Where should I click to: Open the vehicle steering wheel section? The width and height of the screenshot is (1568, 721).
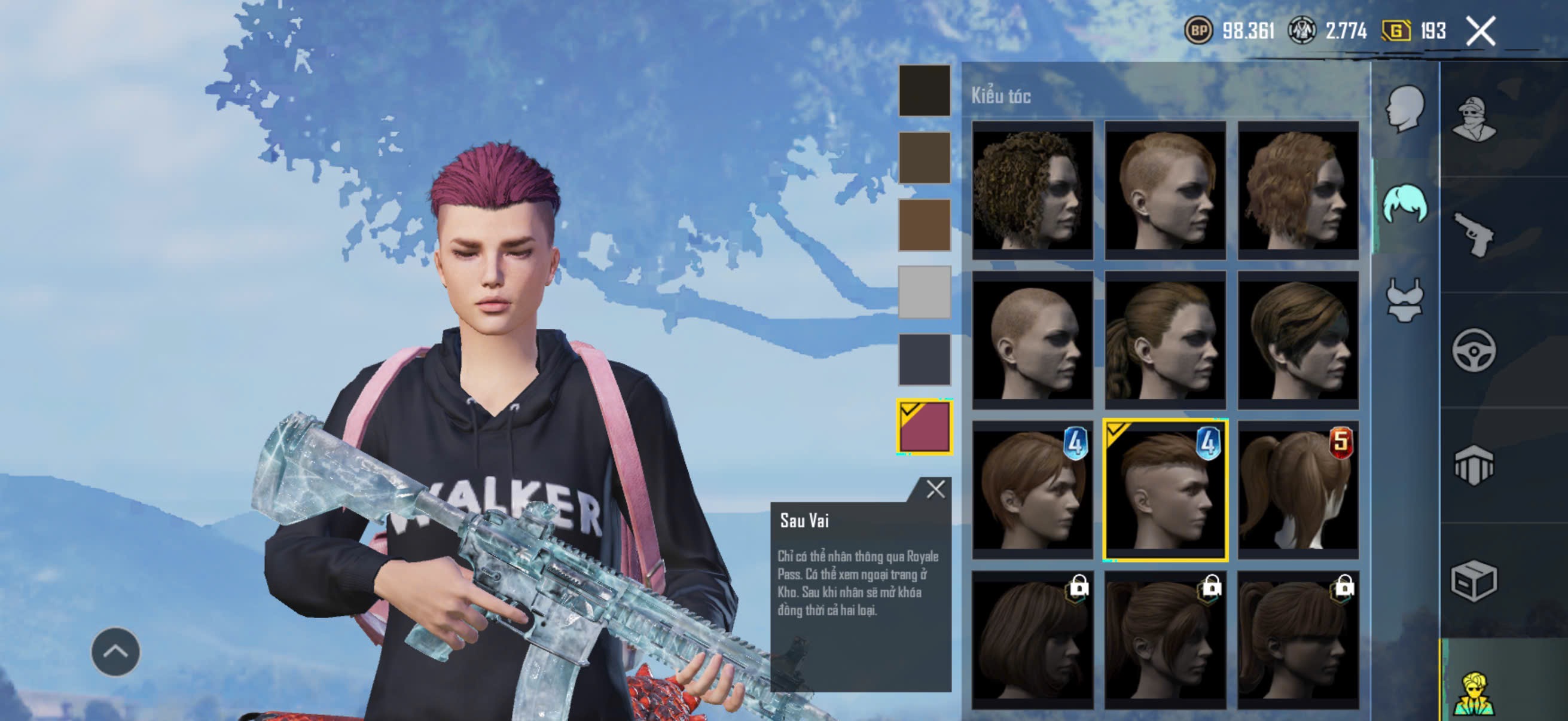point(1473,350)
